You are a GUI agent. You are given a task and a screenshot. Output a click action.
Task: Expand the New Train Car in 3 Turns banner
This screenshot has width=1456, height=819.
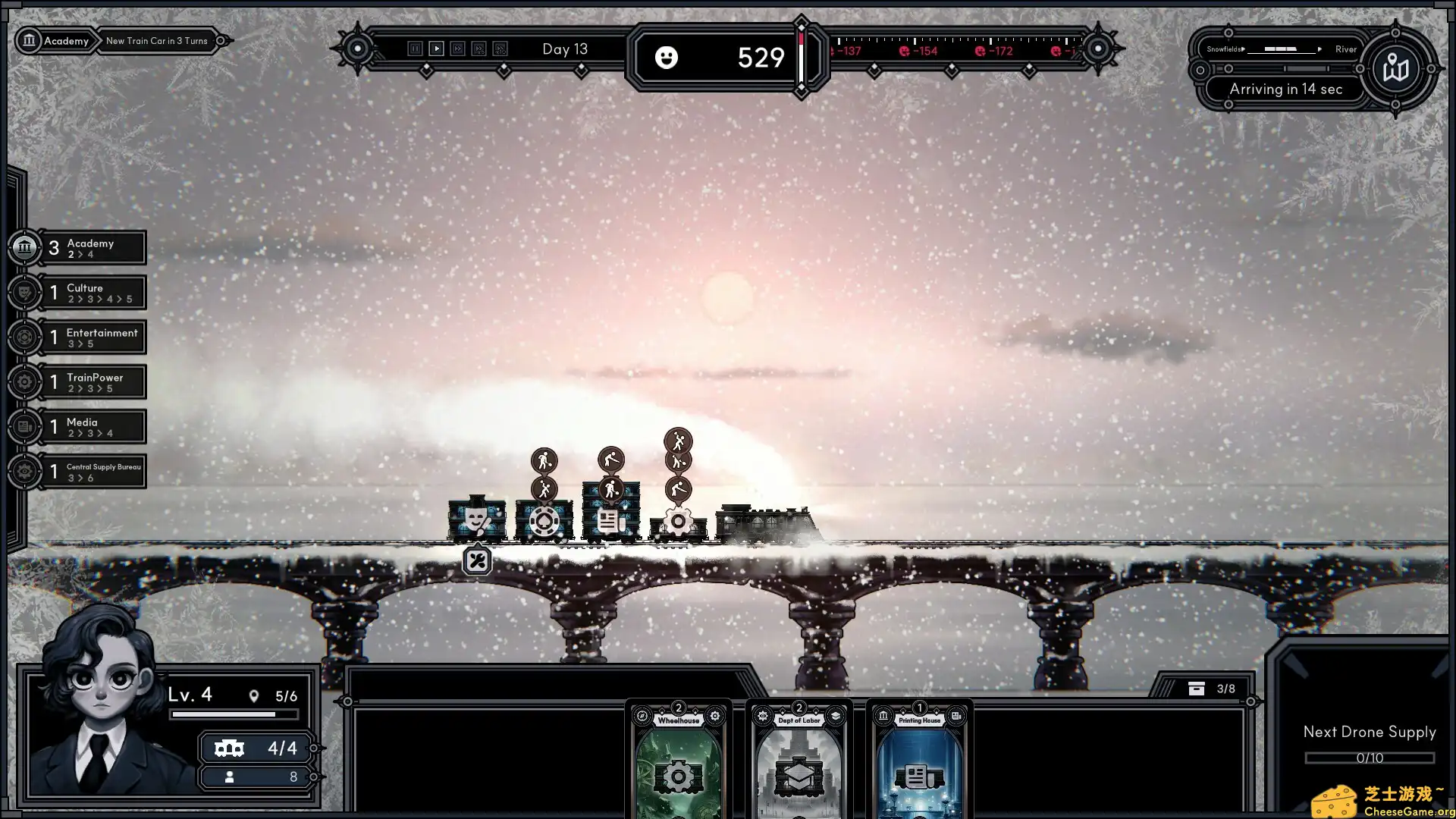(157, 41)
